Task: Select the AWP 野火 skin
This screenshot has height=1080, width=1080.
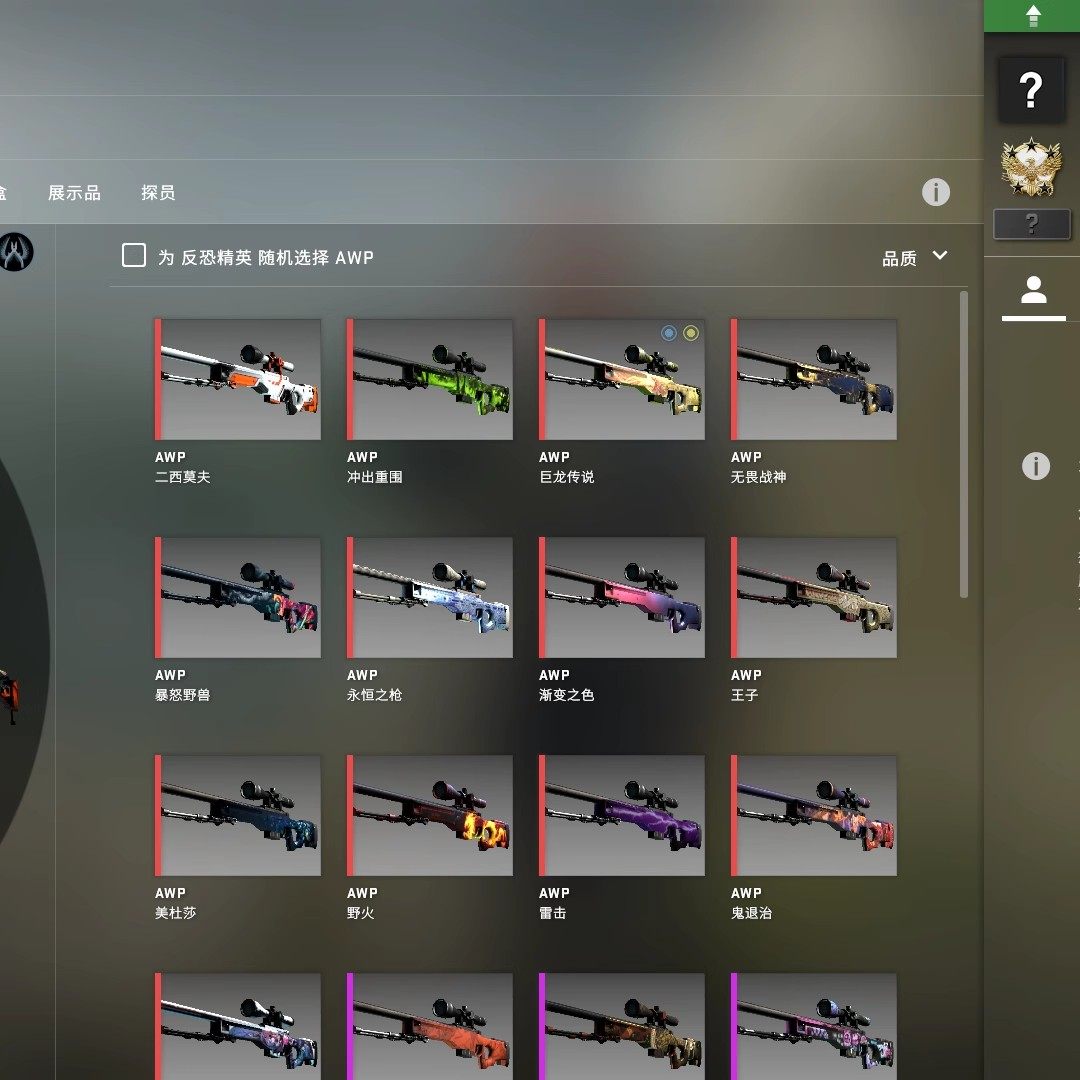Action: coord(430,816)
